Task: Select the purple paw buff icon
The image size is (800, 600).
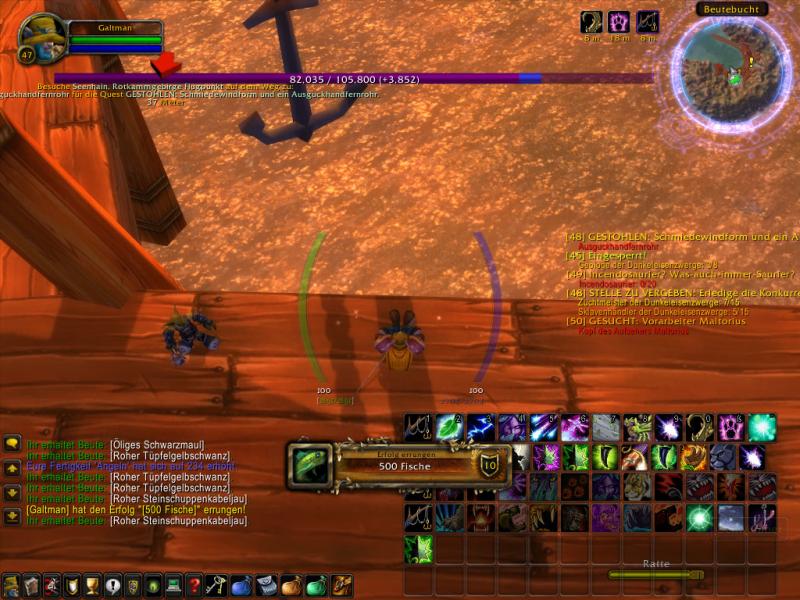Action: [x=621, y=22]
